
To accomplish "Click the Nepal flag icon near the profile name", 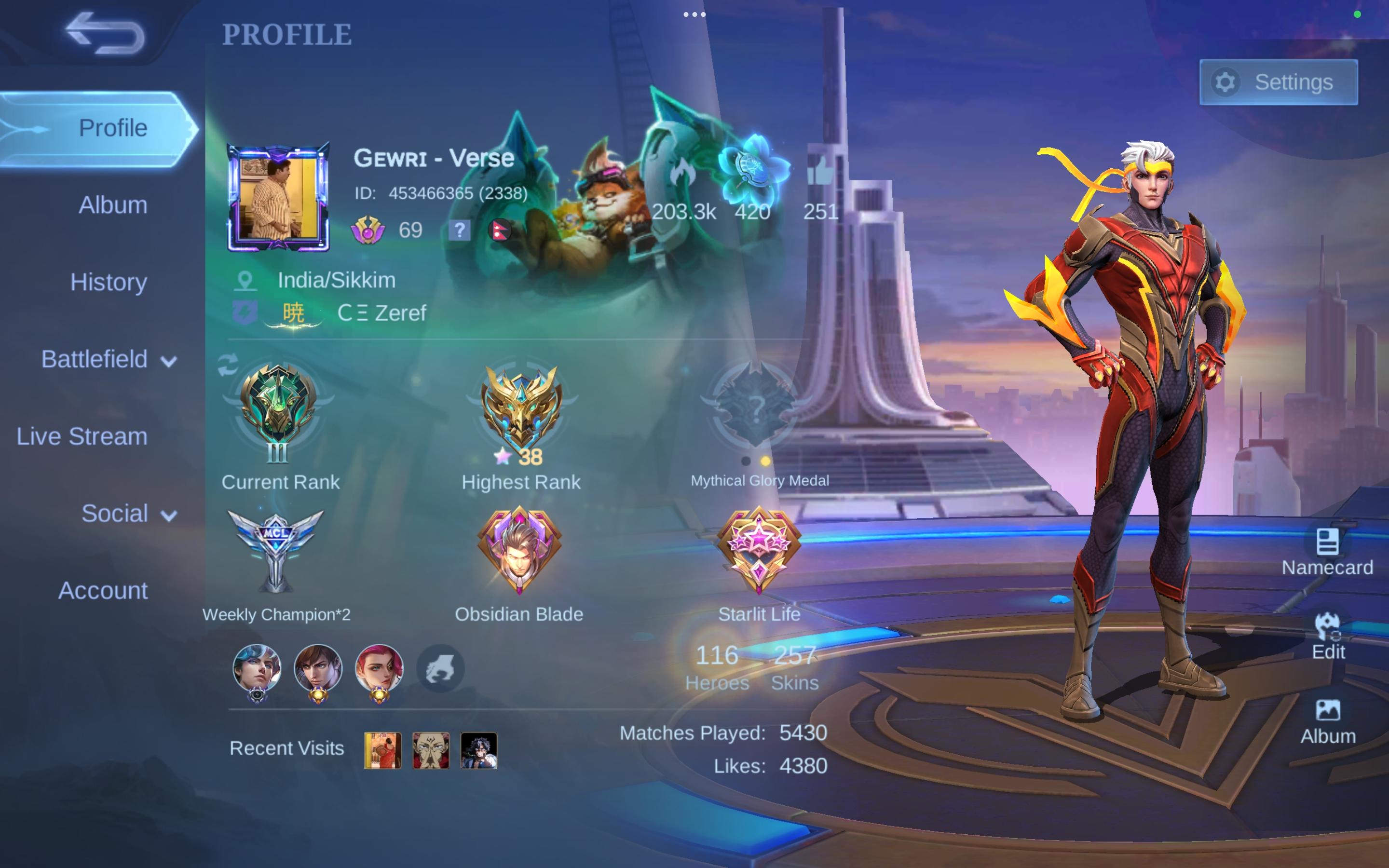I will [x=499, y=231].
